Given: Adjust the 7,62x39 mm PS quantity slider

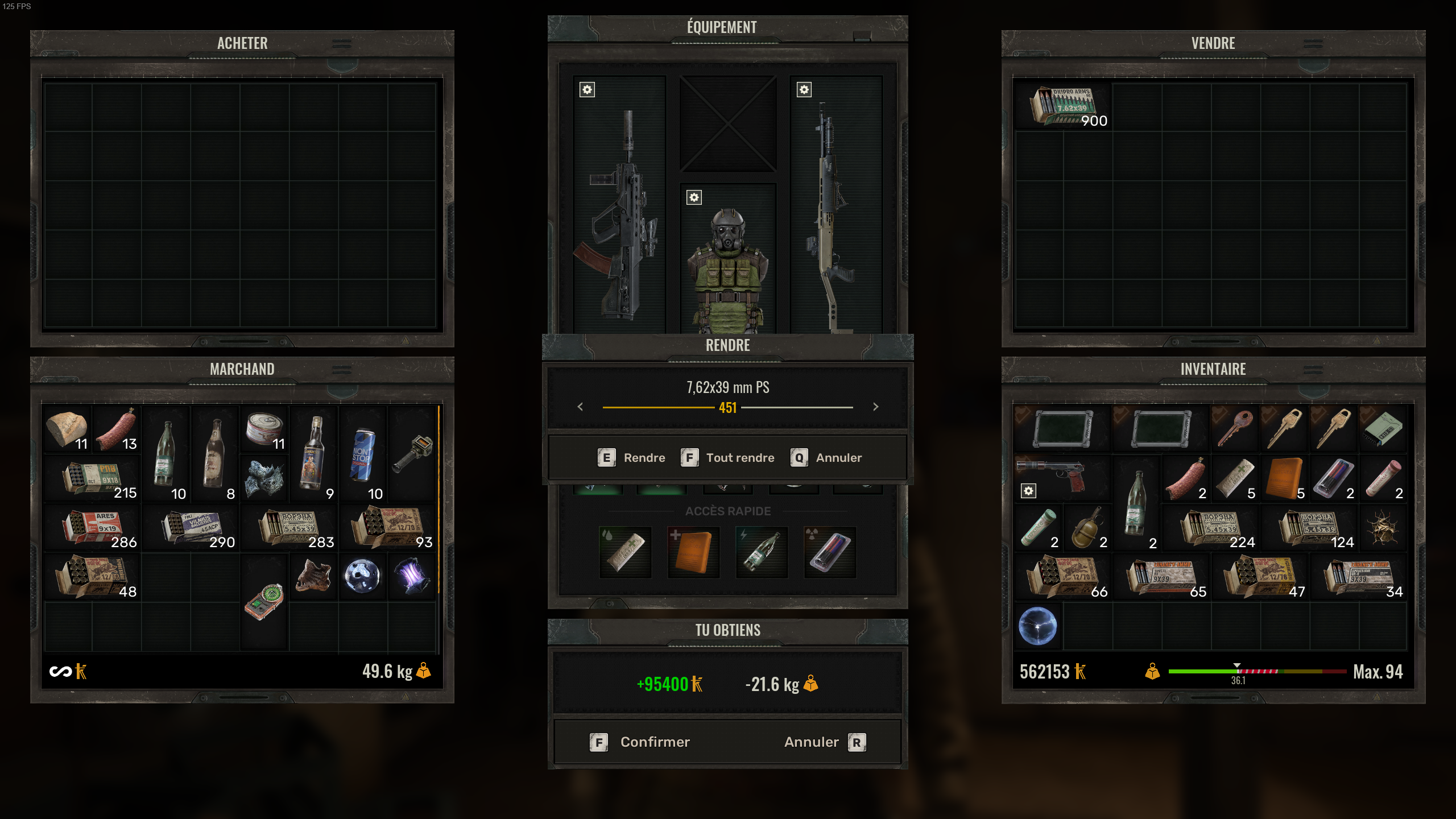Looking at the screenshot, I should click(728, 407).
